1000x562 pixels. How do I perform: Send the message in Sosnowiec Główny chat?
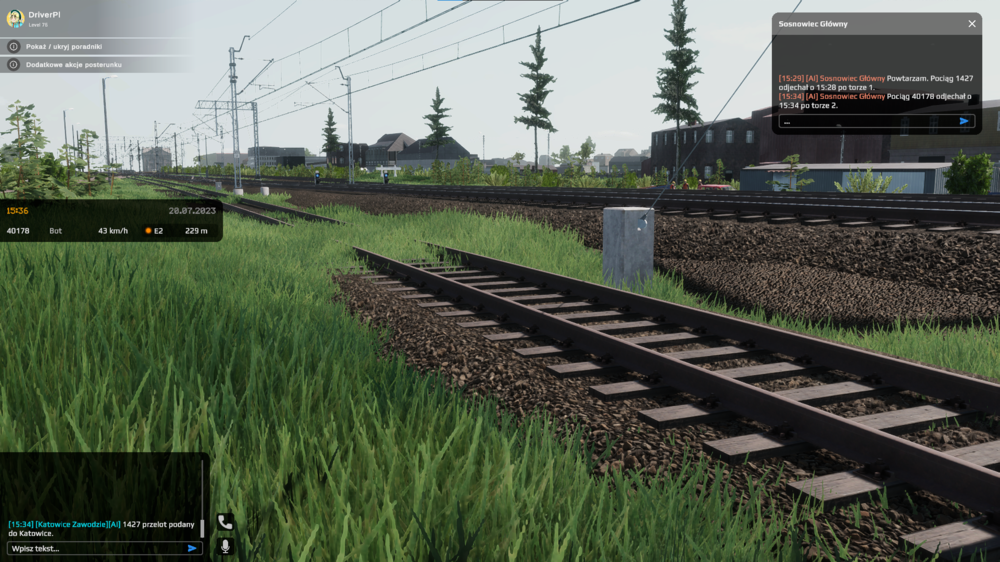pyautogui.click(x=964, y=121)
